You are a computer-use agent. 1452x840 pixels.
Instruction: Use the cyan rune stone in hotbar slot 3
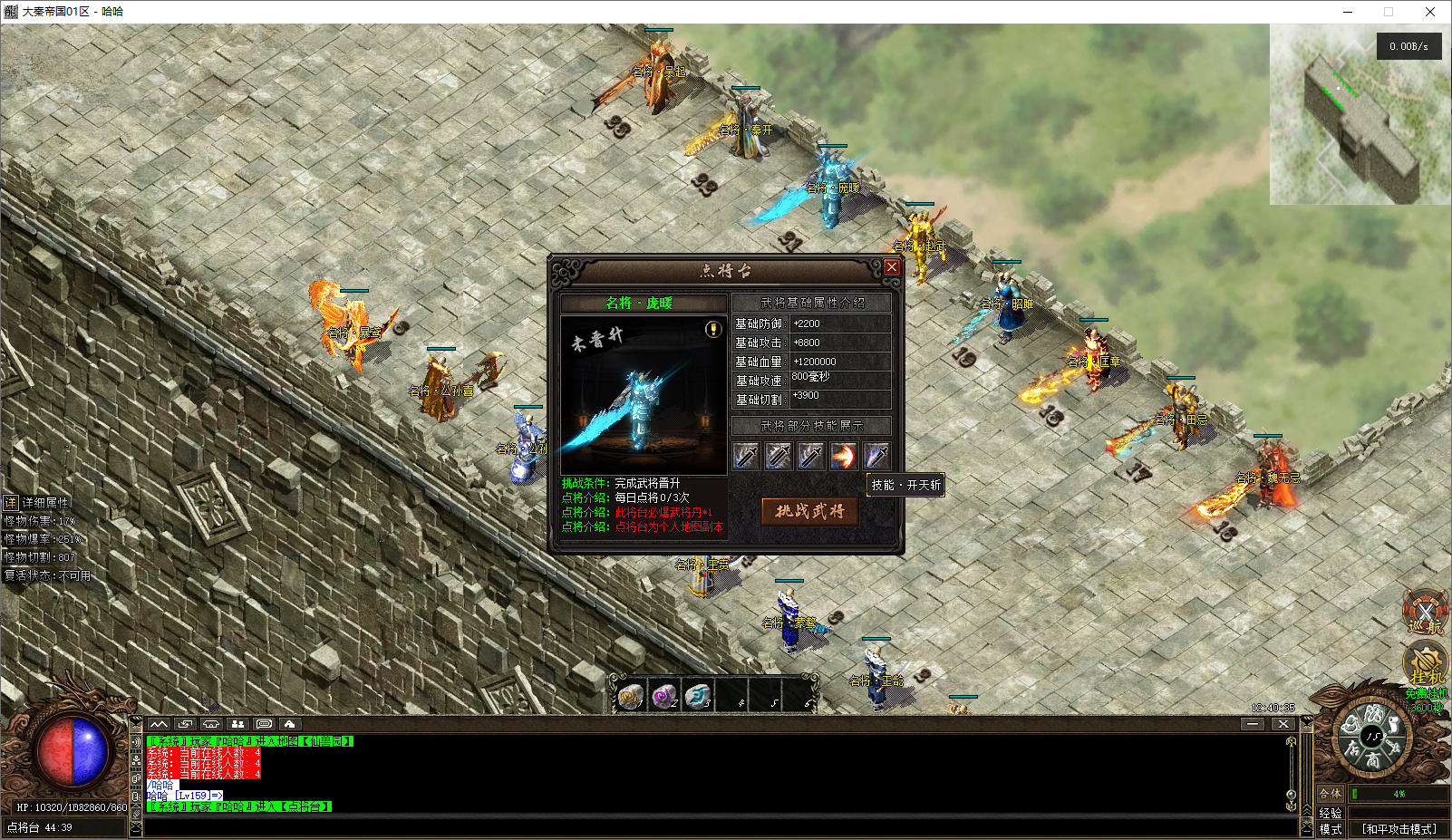click(x=698, y=696)
